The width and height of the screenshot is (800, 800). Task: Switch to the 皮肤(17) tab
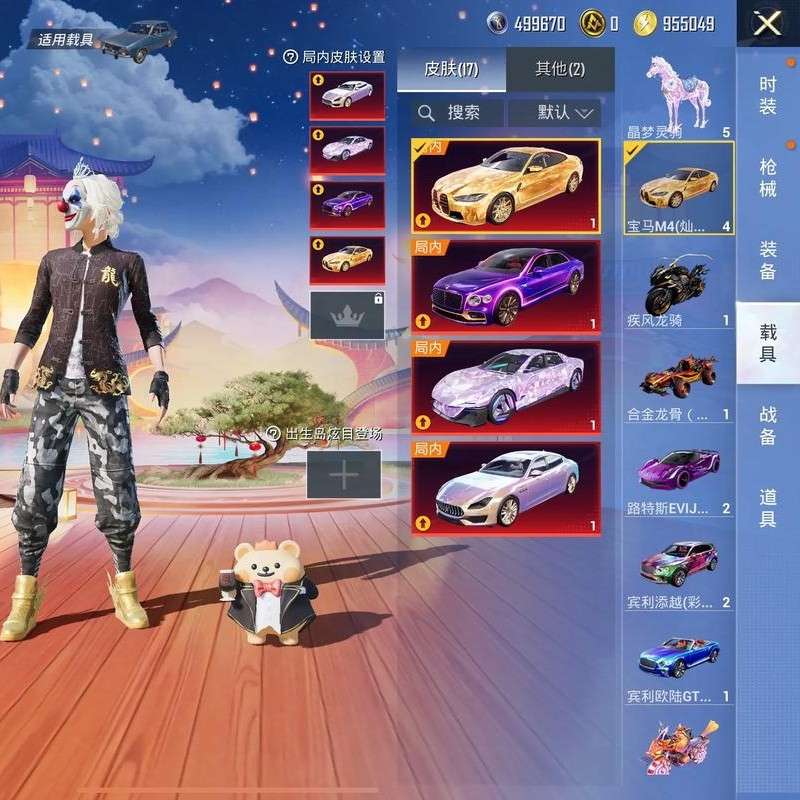(451, 68)
